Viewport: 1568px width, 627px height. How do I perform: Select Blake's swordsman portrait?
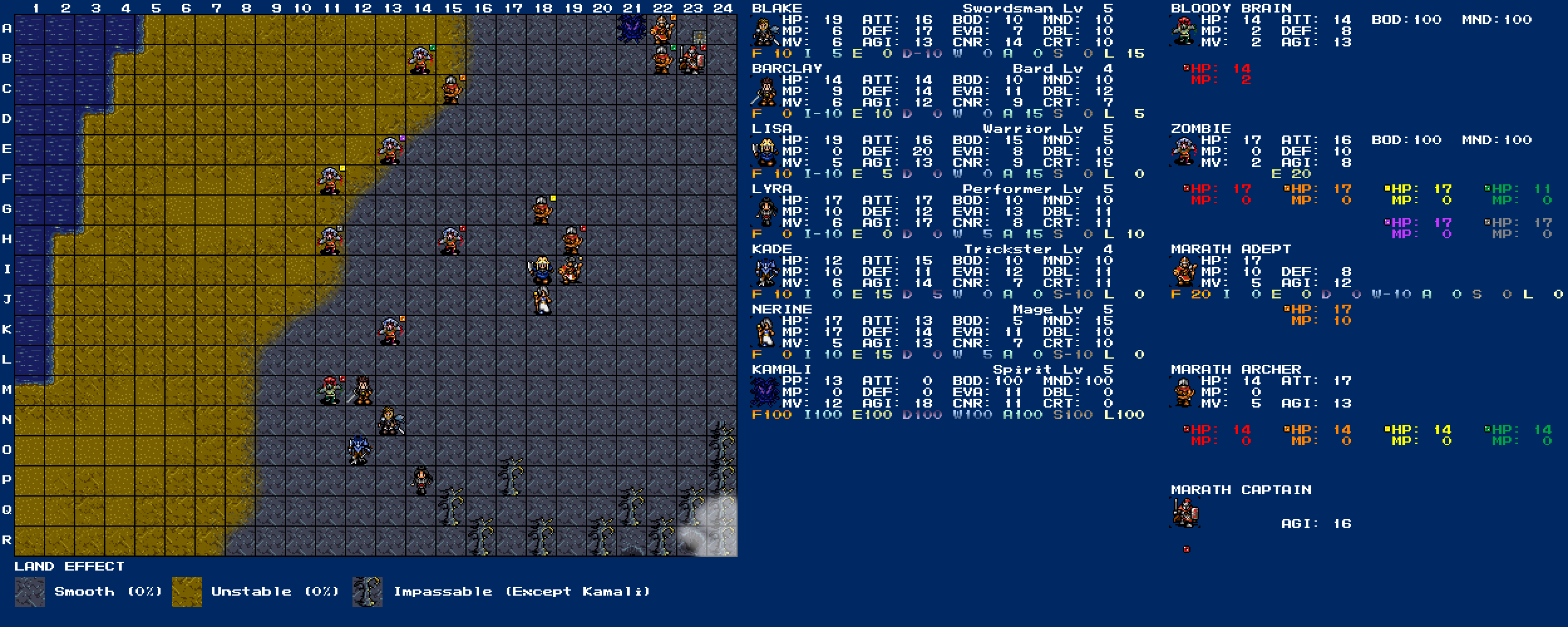(765, 31)
